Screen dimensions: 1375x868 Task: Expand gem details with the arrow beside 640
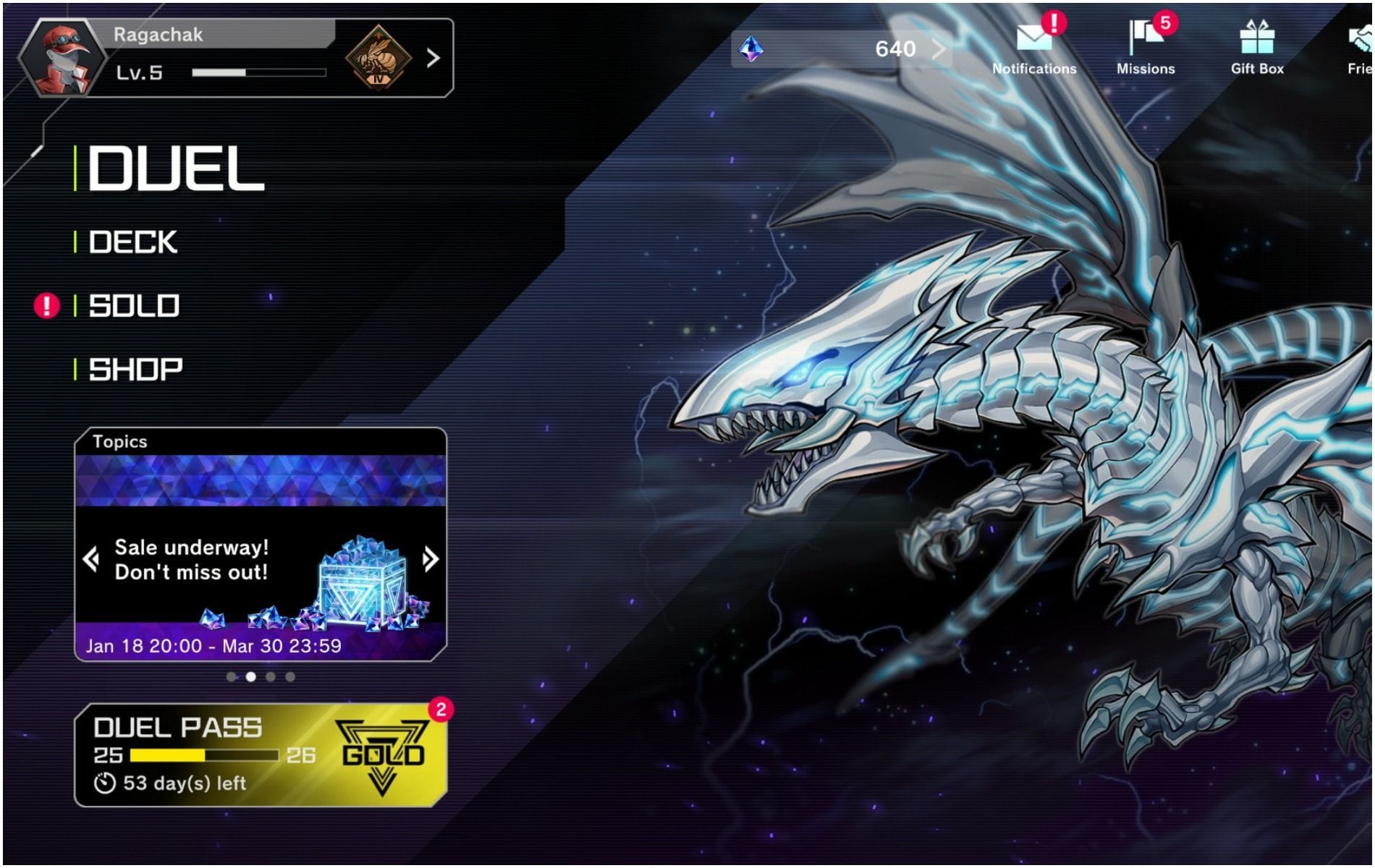pyautogui.click(x=939, y=48)
